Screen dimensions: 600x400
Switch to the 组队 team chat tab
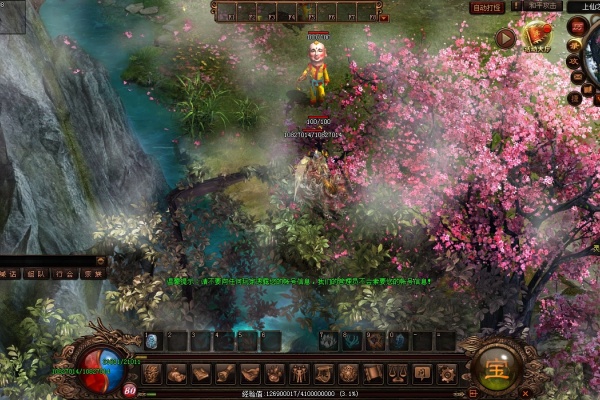tap(36, 273)
